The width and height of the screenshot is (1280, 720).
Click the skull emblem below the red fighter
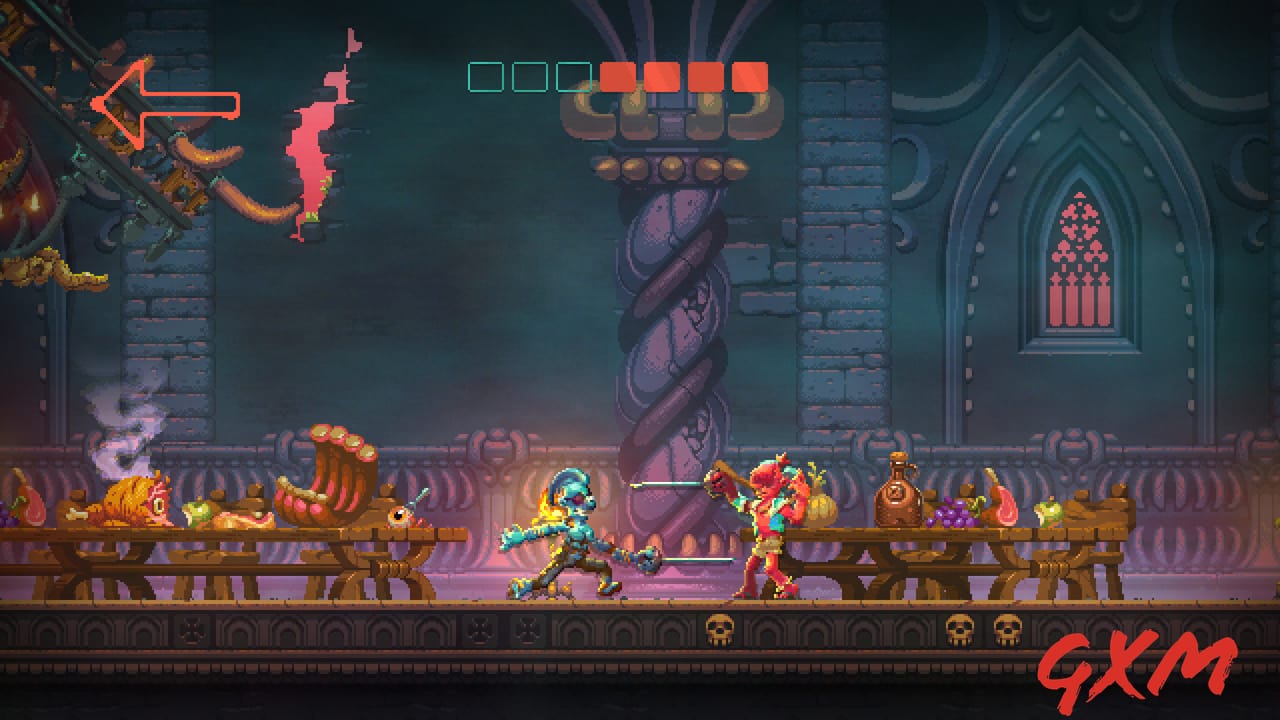tap(719, 630)
